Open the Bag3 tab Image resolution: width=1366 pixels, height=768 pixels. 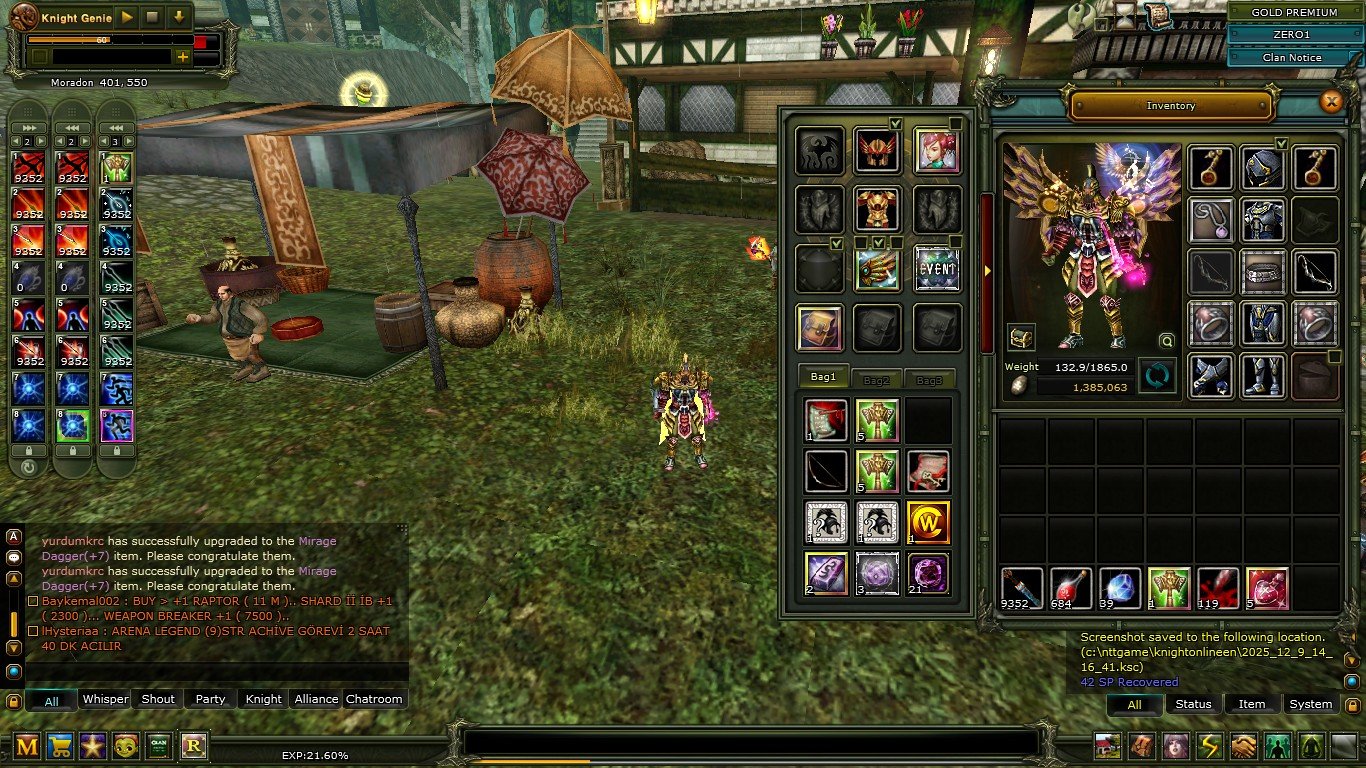929,380
